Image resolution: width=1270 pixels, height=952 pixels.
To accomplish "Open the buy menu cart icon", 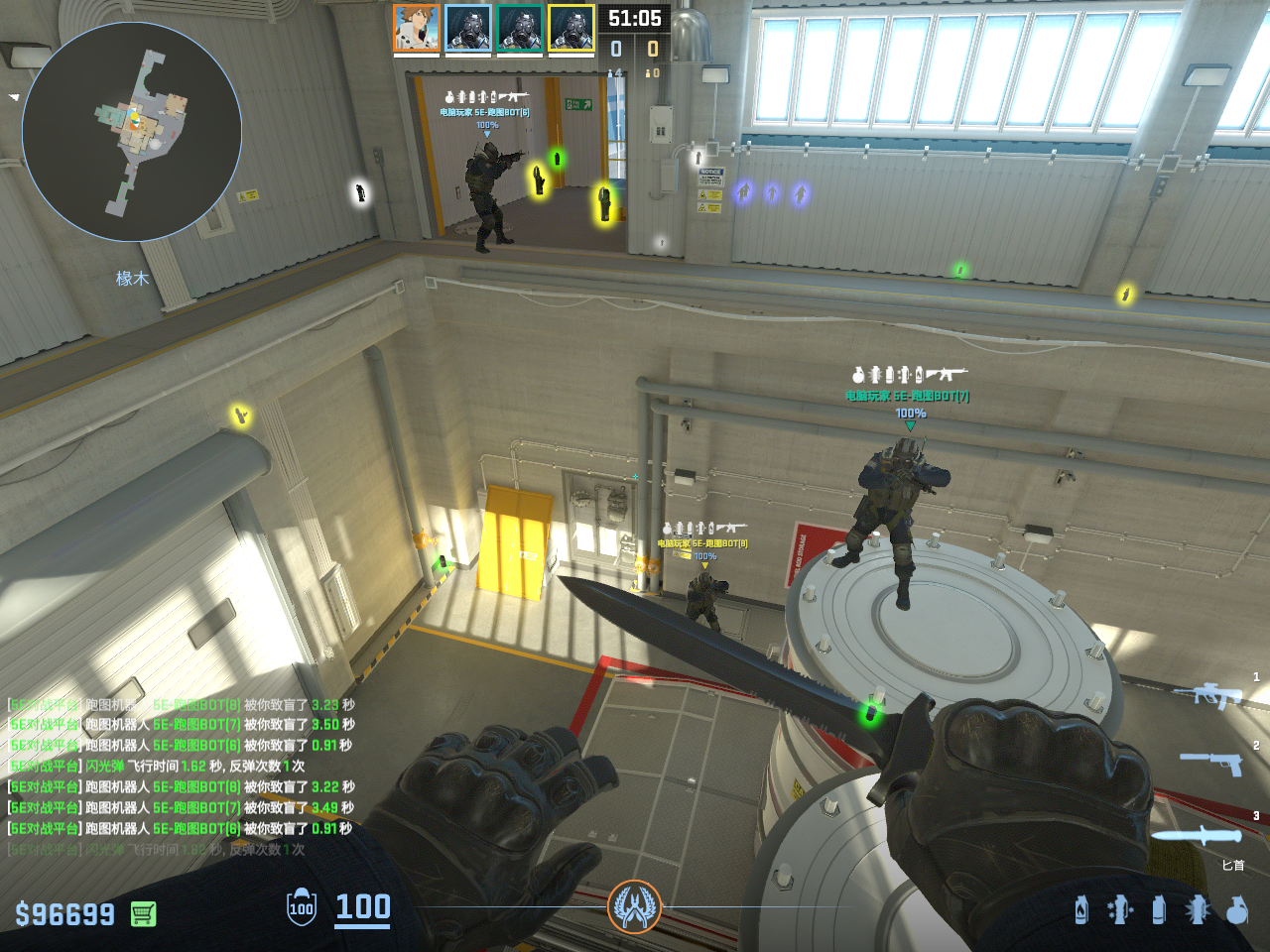I will 143,913.
